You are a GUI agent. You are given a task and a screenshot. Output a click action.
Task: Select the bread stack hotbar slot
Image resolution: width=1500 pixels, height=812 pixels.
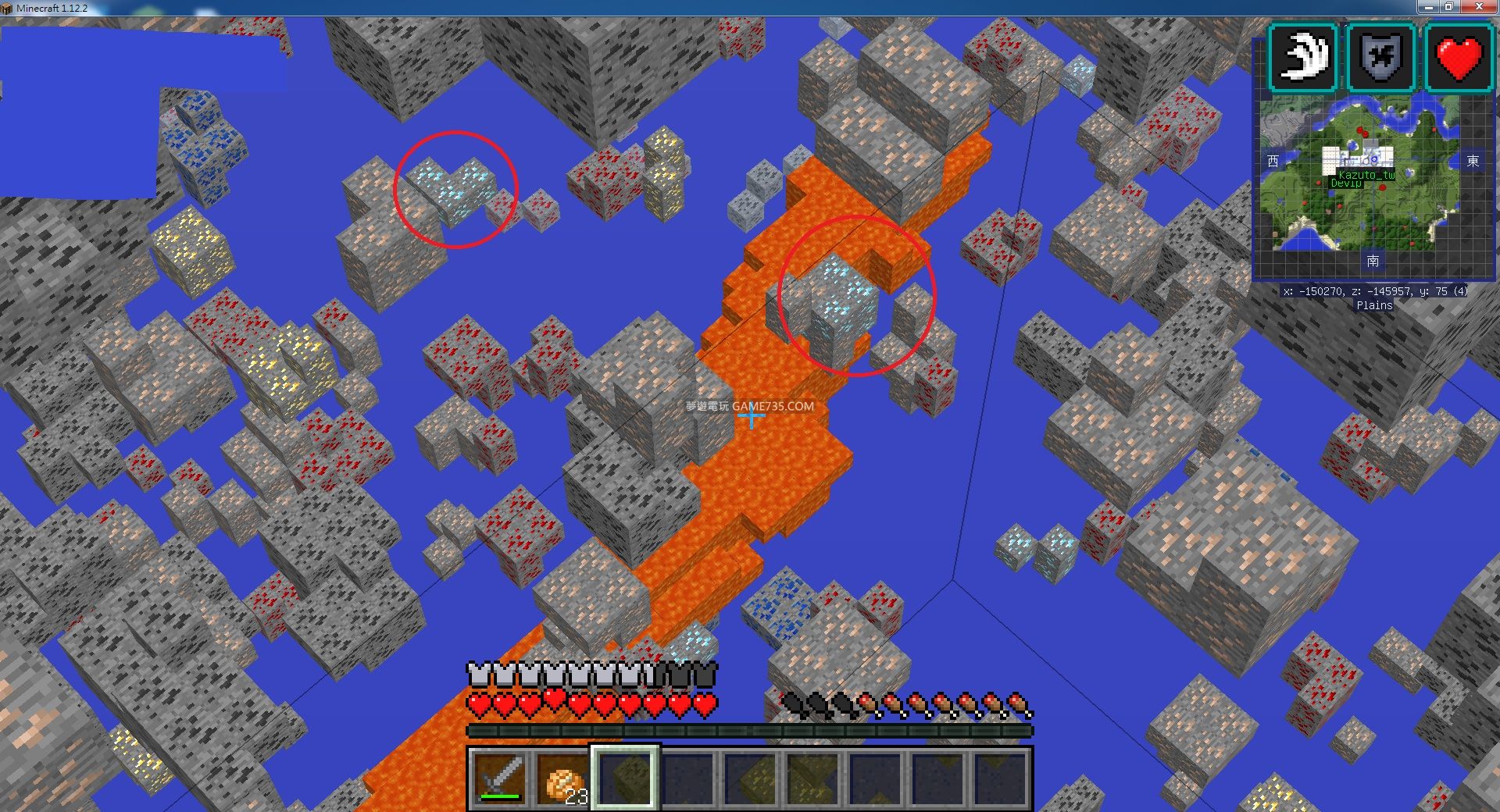(562, 778)
